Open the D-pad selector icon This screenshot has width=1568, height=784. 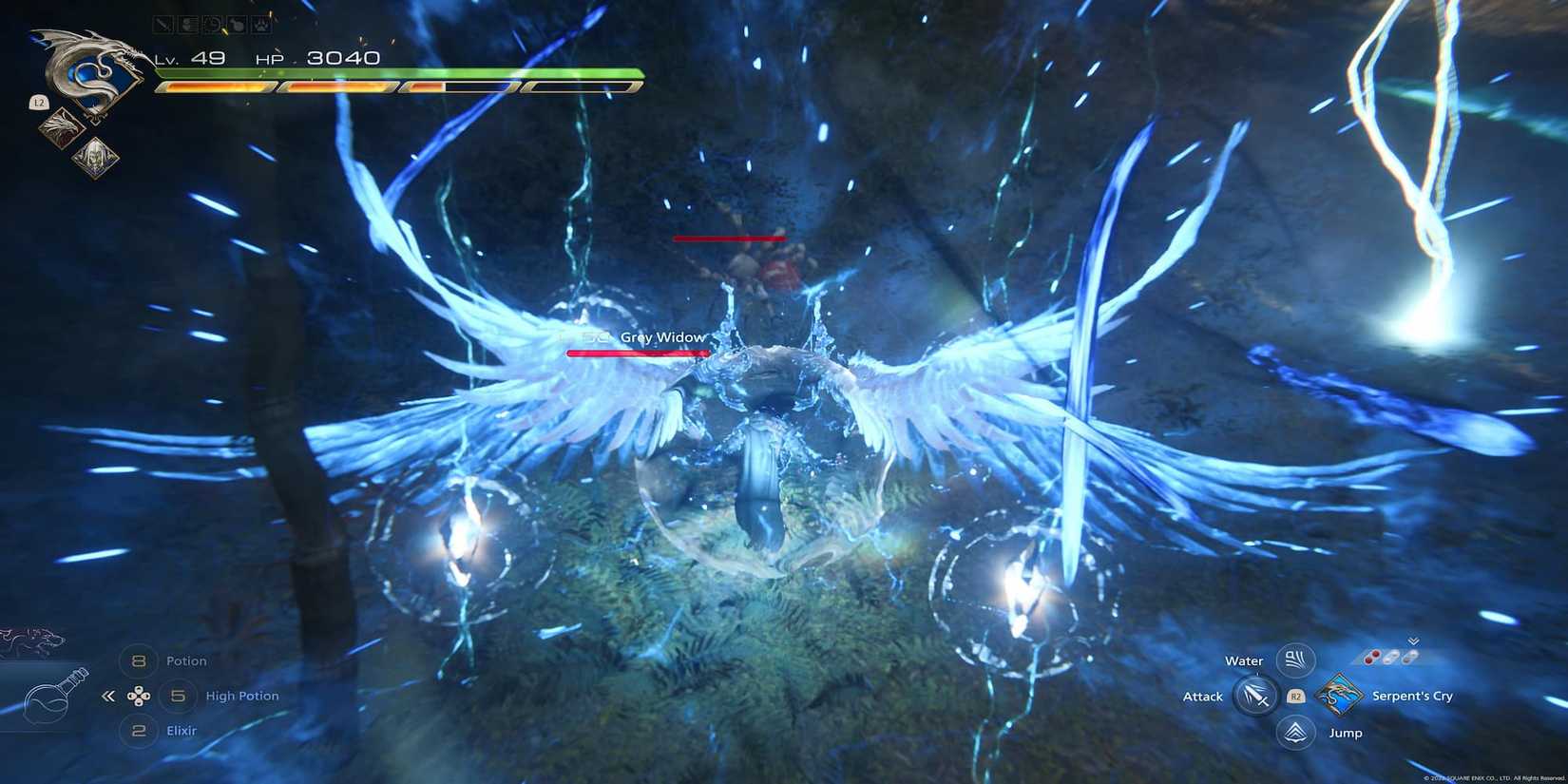coord(138,698)
